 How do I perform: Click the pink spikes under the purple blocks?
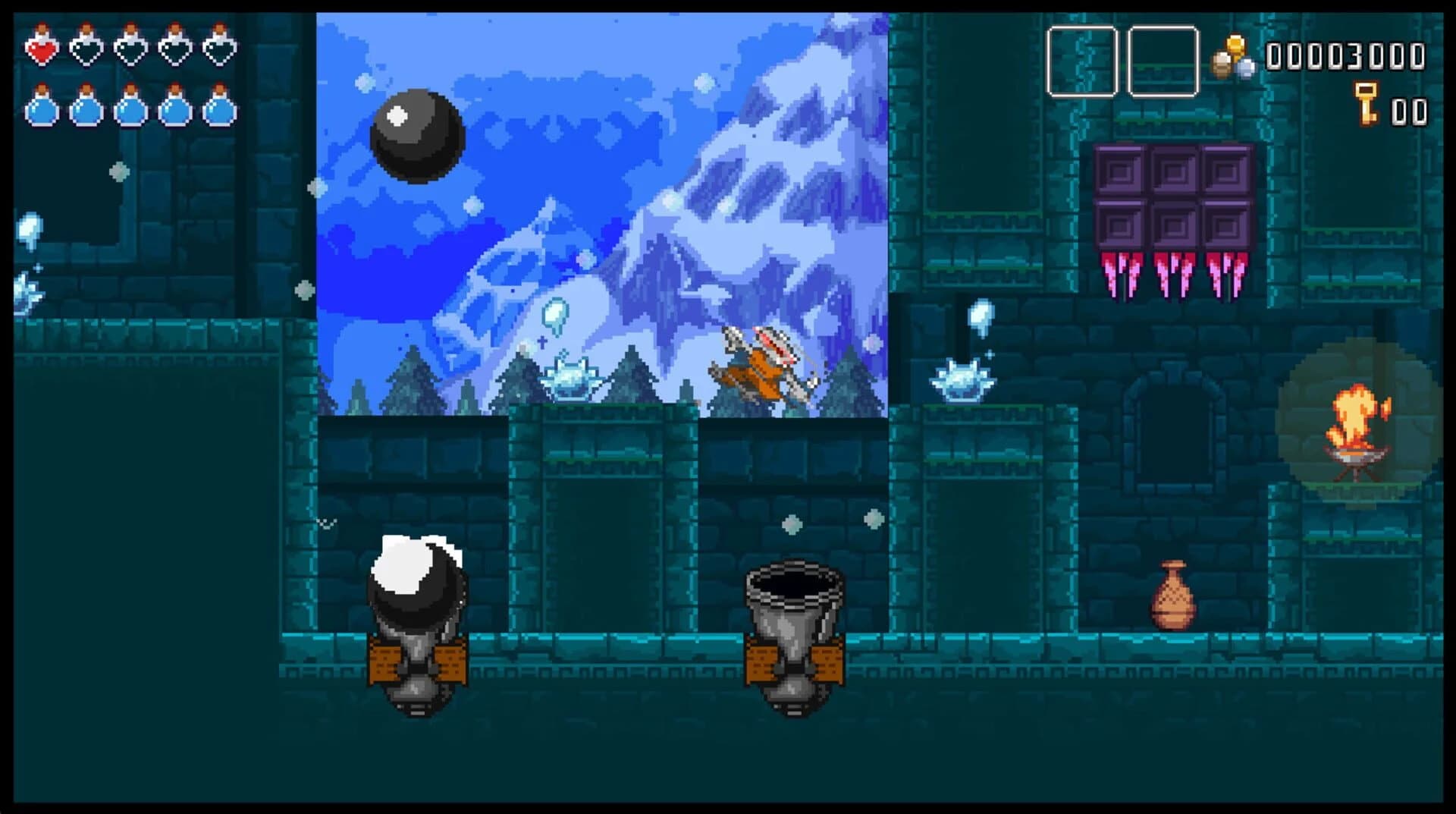1174,273
